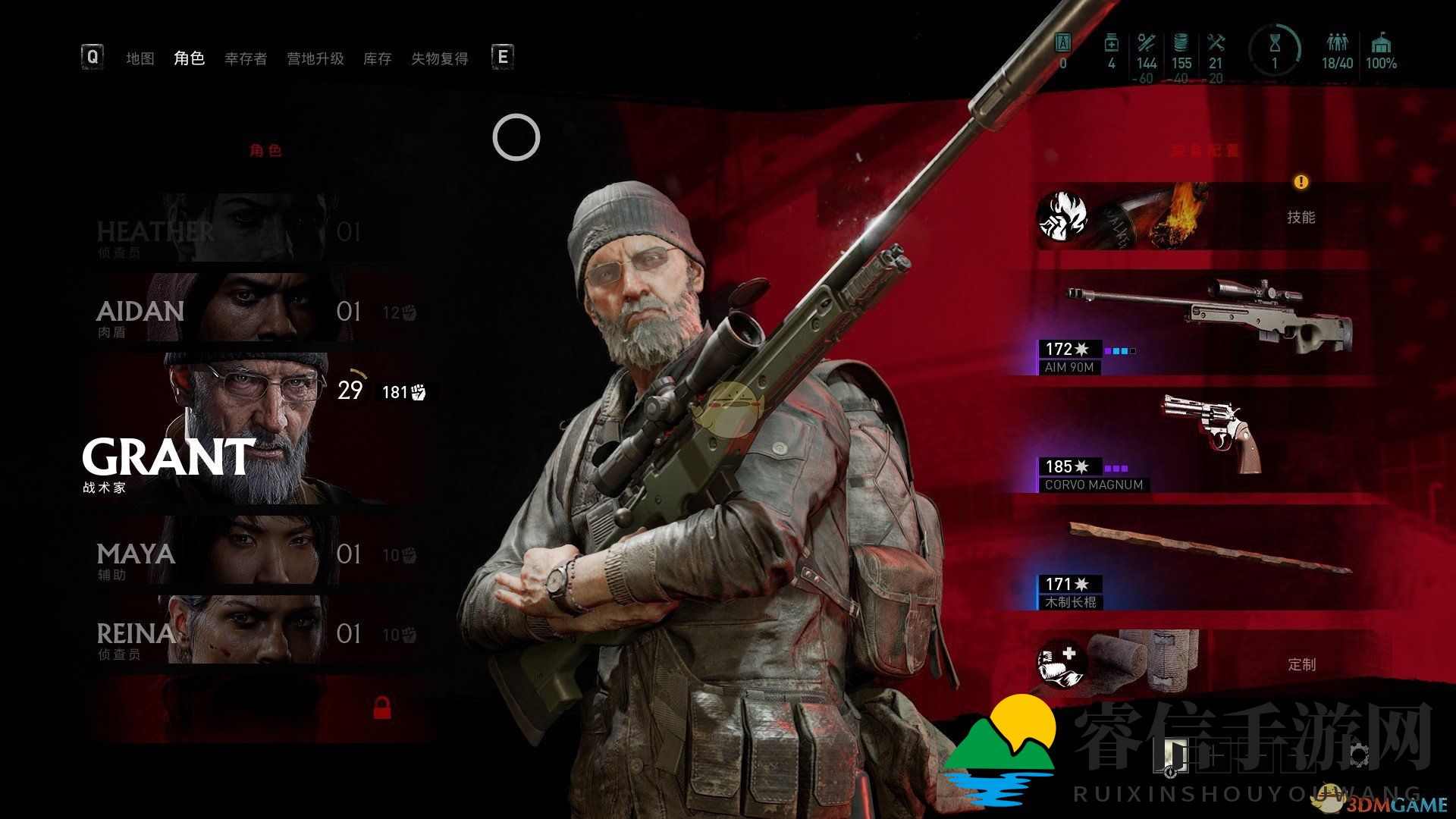Viewport: 1456px width, 819px height.
Task: Select the character Reina
Action: tap(250, 632)
